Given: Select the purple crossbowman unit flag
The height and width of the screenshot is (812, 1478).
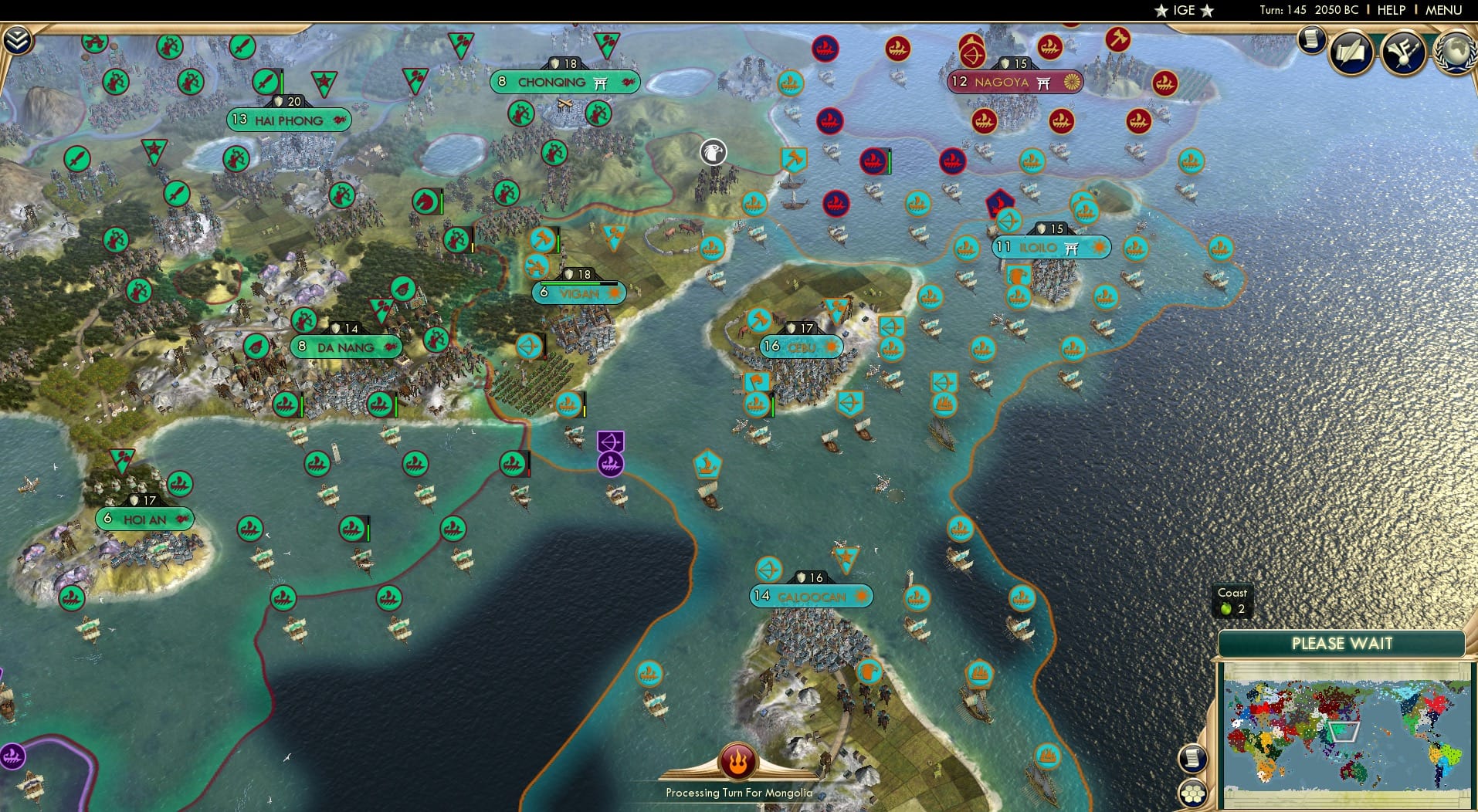Looking at the screenshot, I should (x=609, y=442).
